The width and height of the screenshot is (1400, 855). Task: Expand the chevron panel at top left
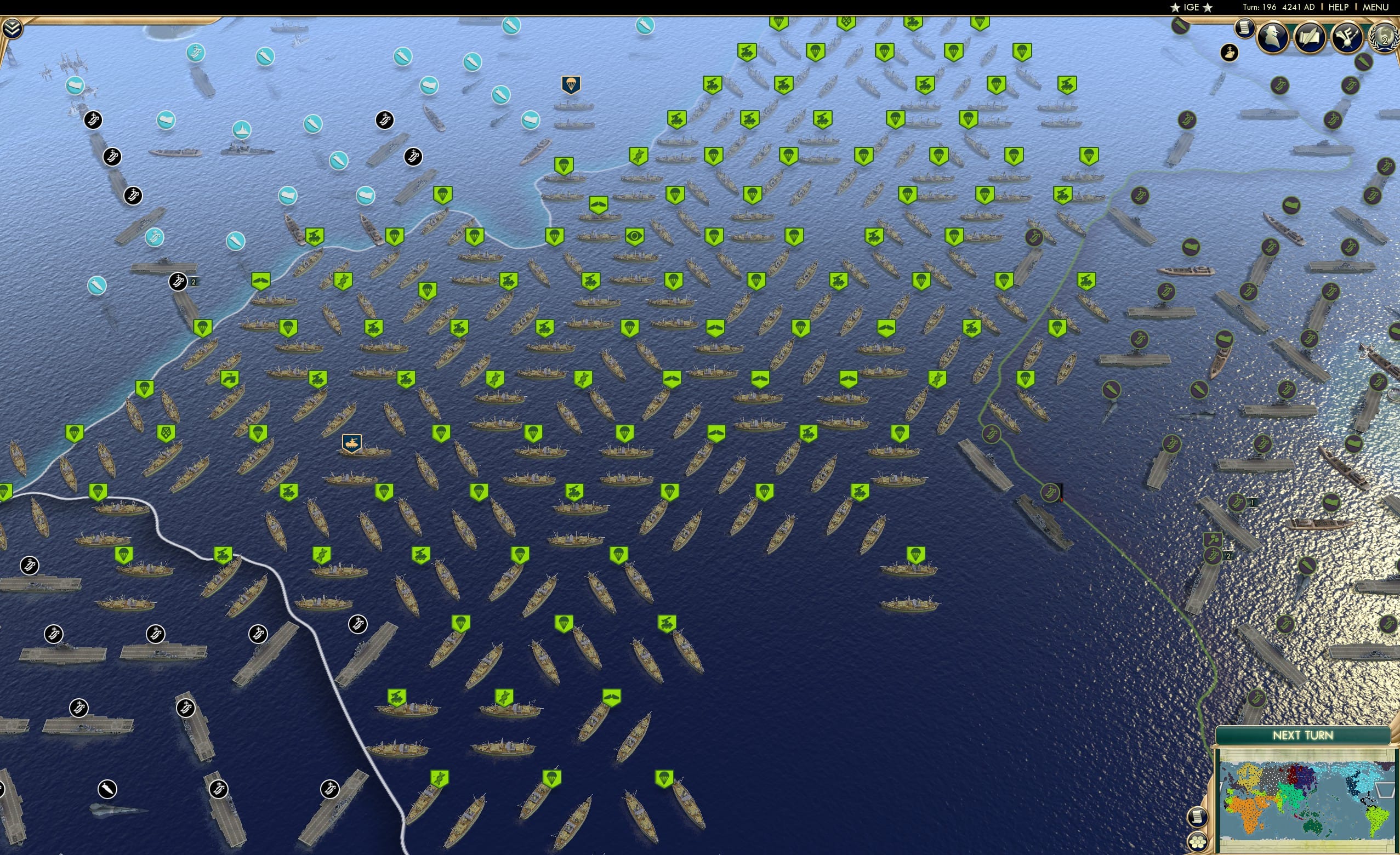click(13, 27)
